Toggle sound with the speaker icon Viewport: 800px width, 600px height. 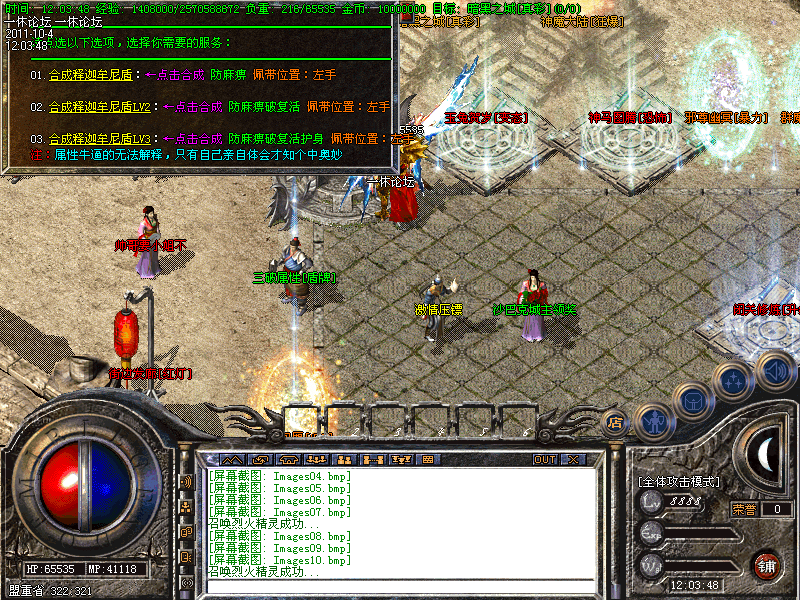point(775,368)
